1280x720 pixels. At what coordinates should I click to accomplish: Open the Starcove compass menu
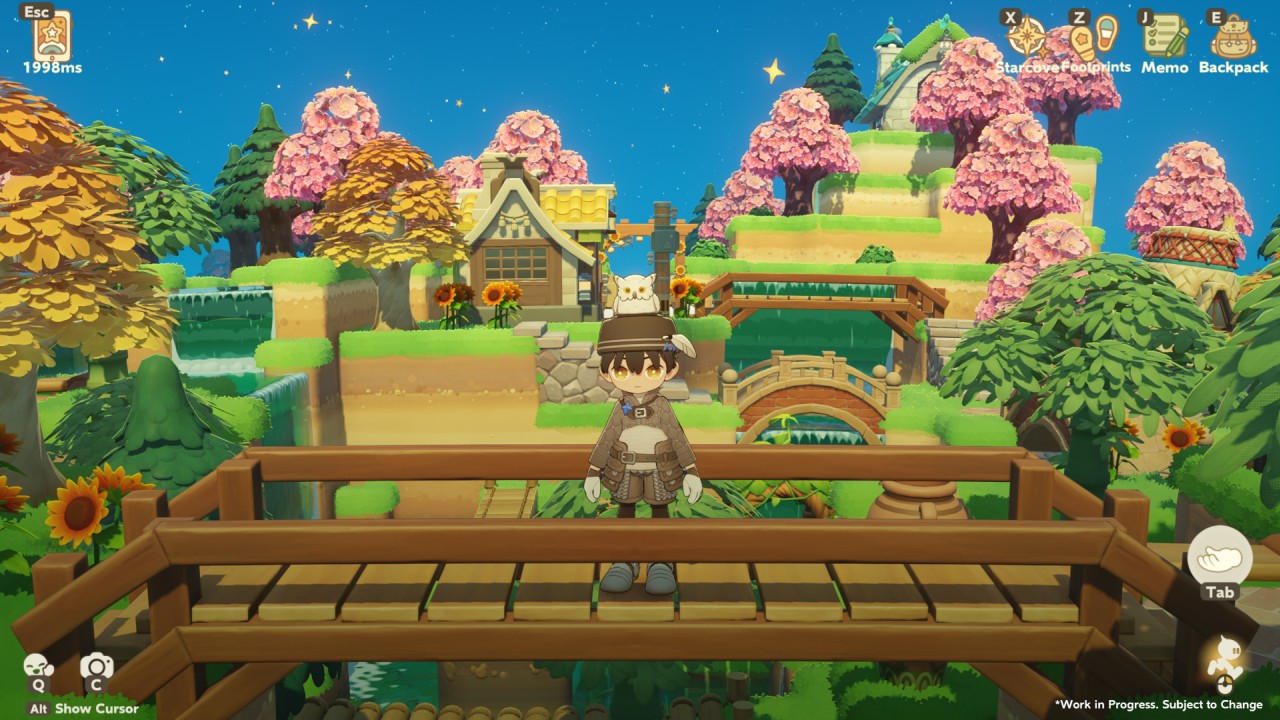click(x=1026, y=38)
